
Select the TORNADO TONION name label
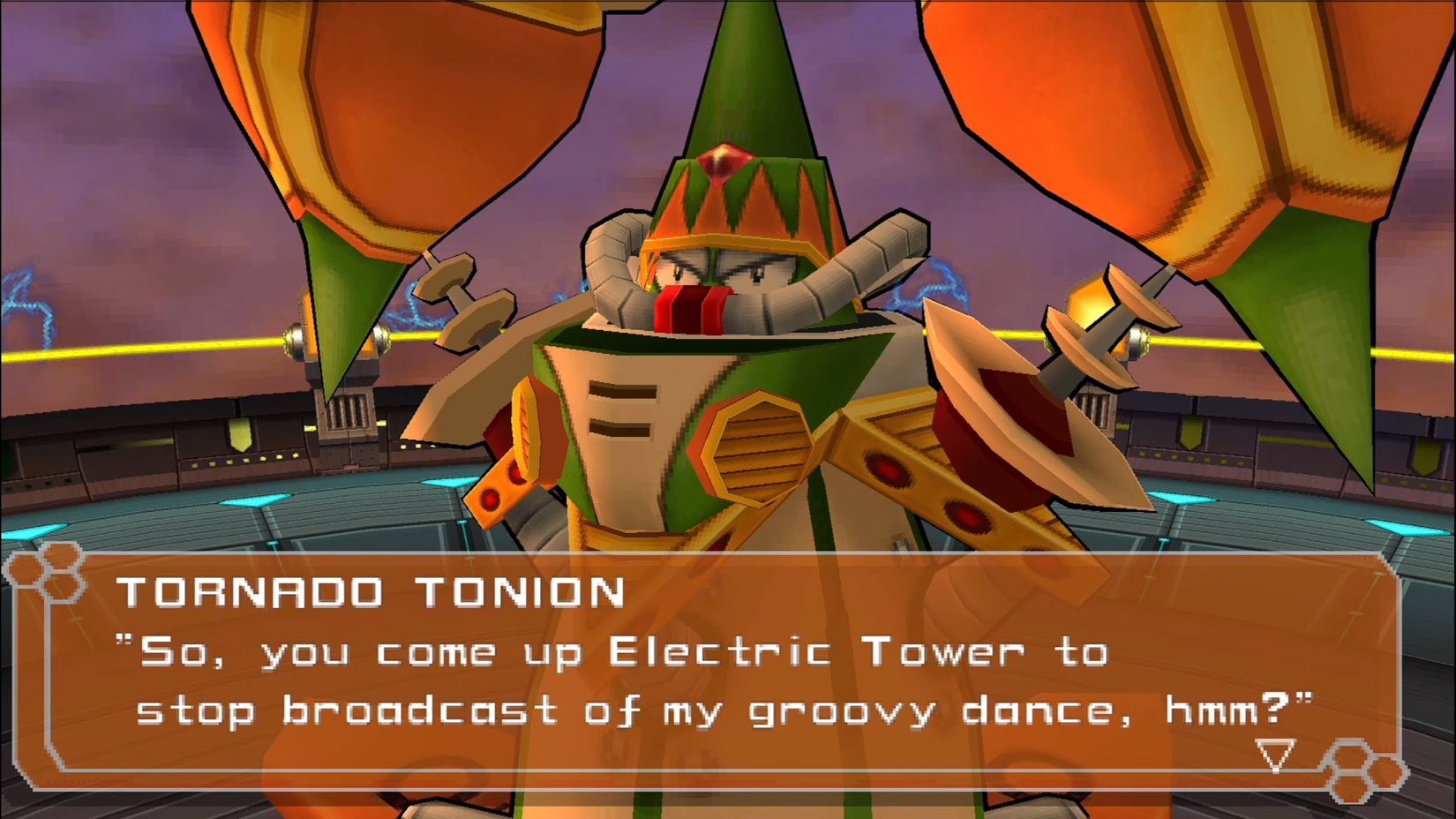371,592
